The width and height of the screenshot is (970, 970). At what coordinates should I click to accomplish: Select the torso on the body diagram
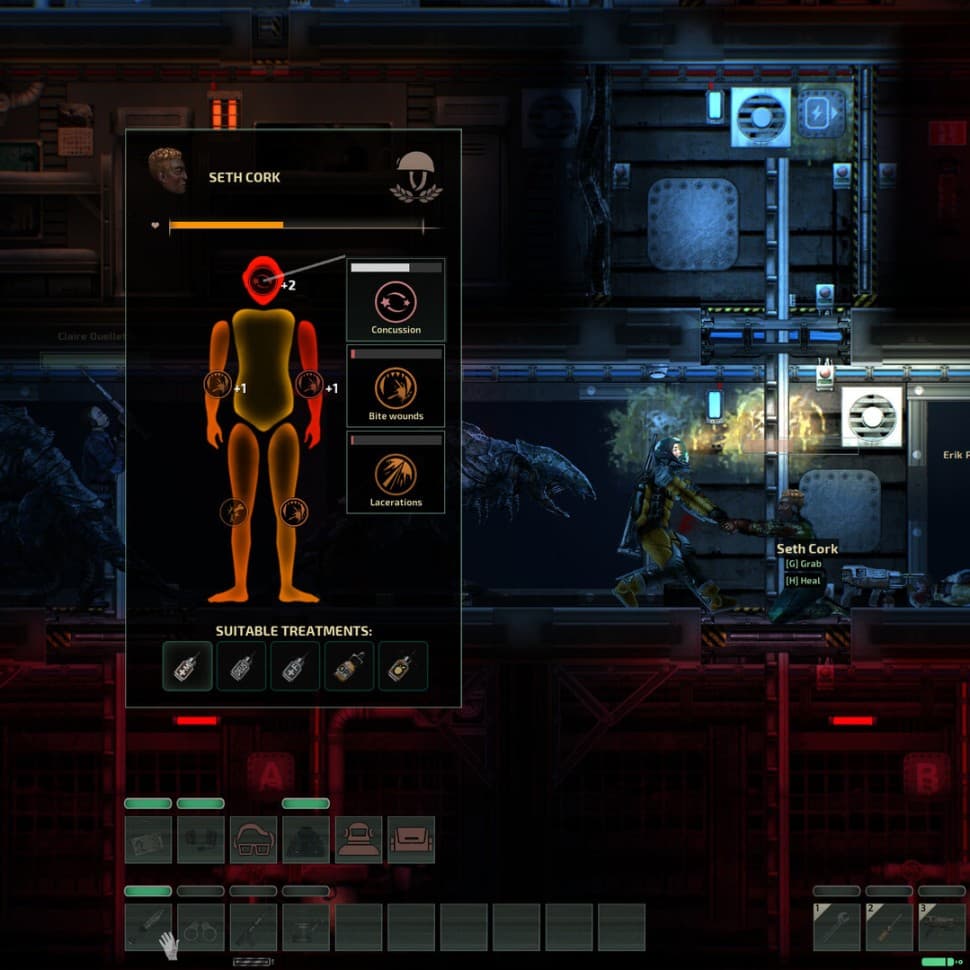(x=263, y=370)
